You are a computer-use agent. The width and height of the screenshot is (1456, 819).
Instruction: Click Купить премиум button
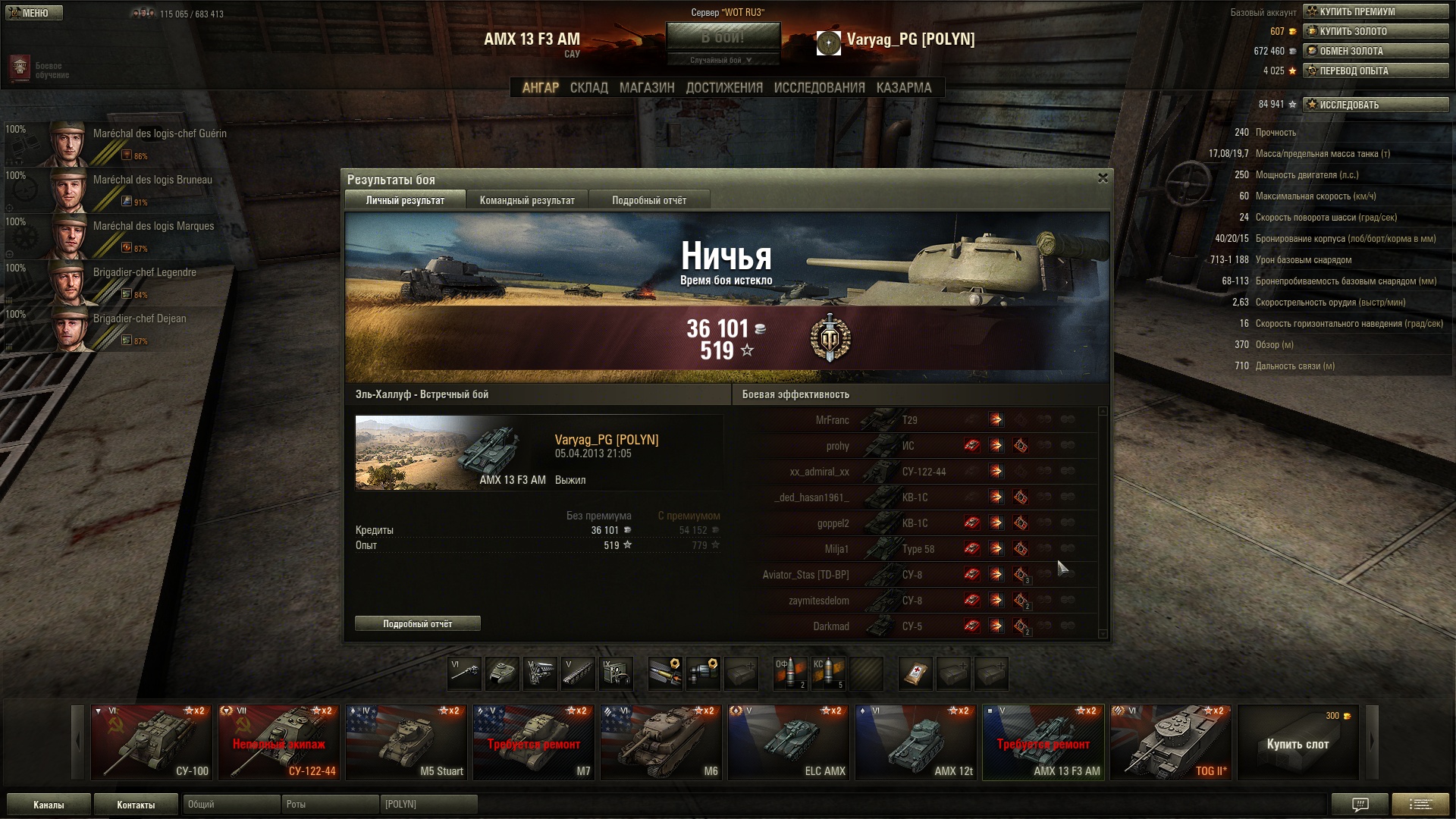click(x=1375, y=11)
